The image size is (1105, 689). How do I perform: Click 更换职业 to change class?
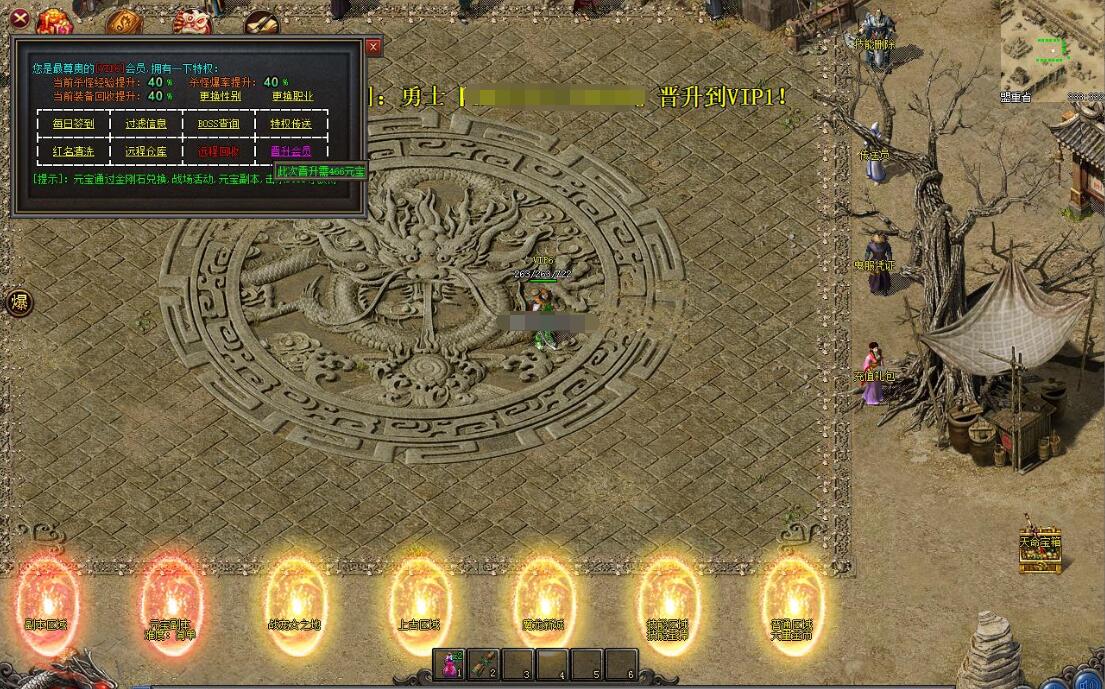point(292,96)
